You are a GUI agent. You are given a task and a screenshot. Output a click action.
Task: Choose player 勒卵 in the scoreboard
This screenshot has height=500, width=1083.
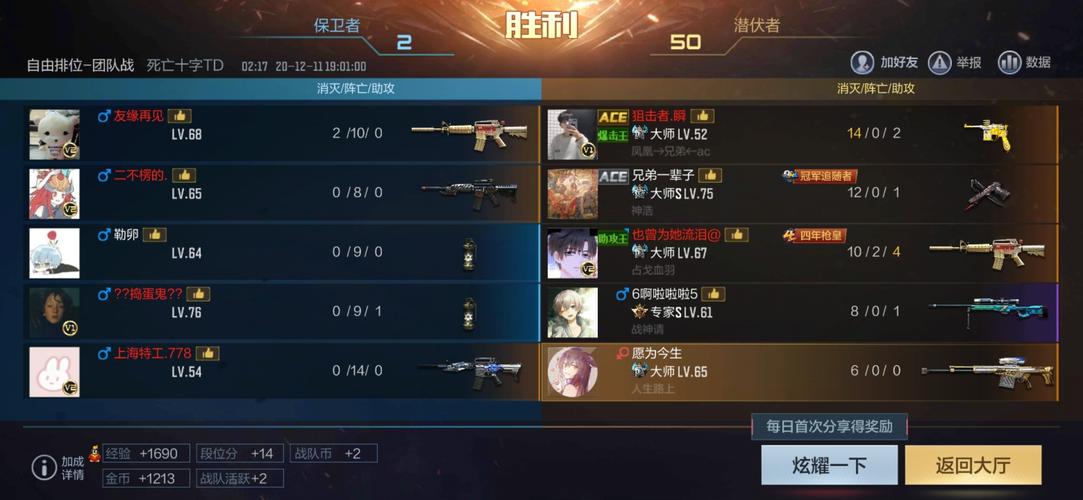(x=280, y=252)
